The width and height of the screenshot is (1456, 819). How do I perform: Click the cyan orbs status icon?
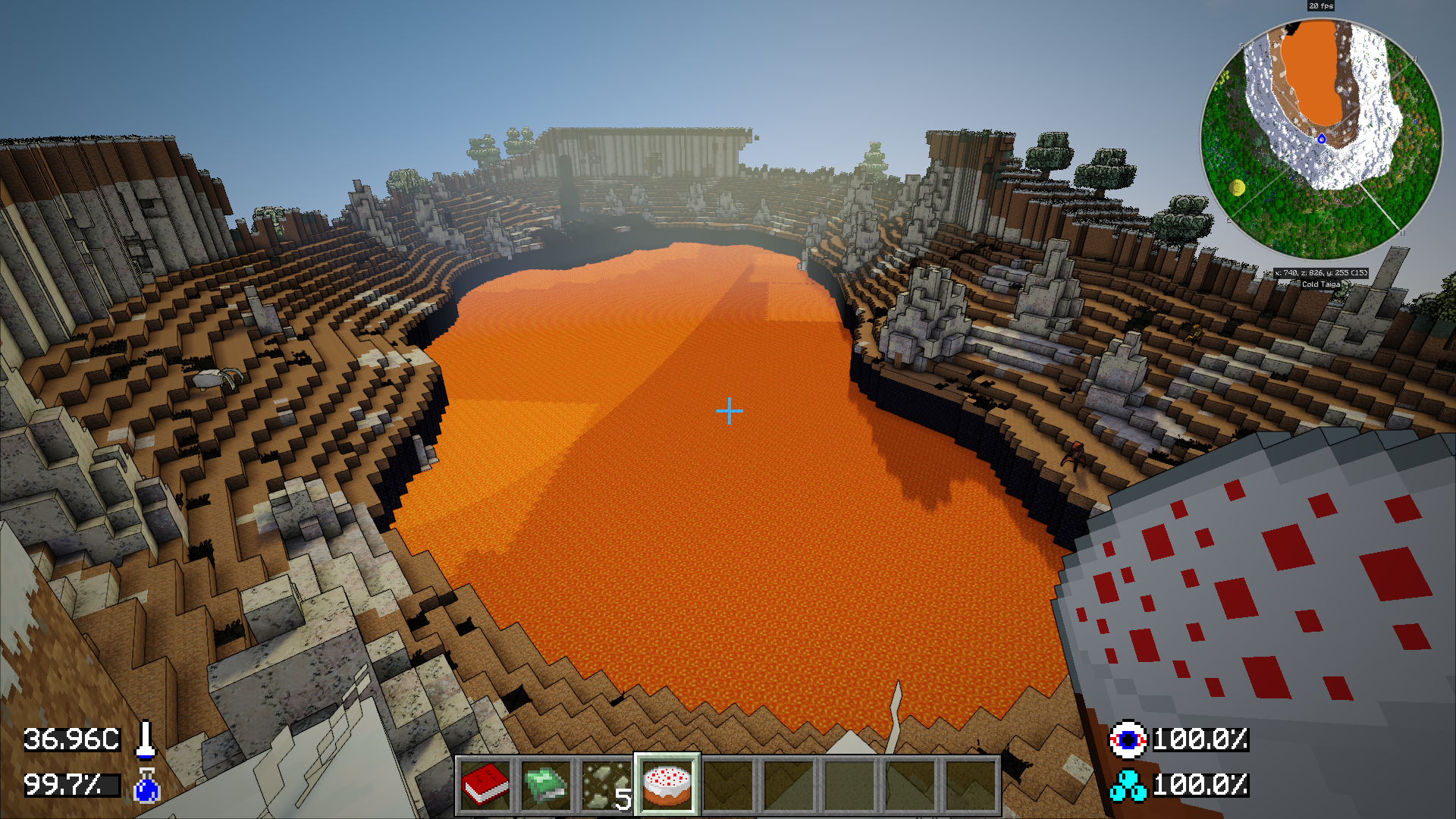[1128, 786]
